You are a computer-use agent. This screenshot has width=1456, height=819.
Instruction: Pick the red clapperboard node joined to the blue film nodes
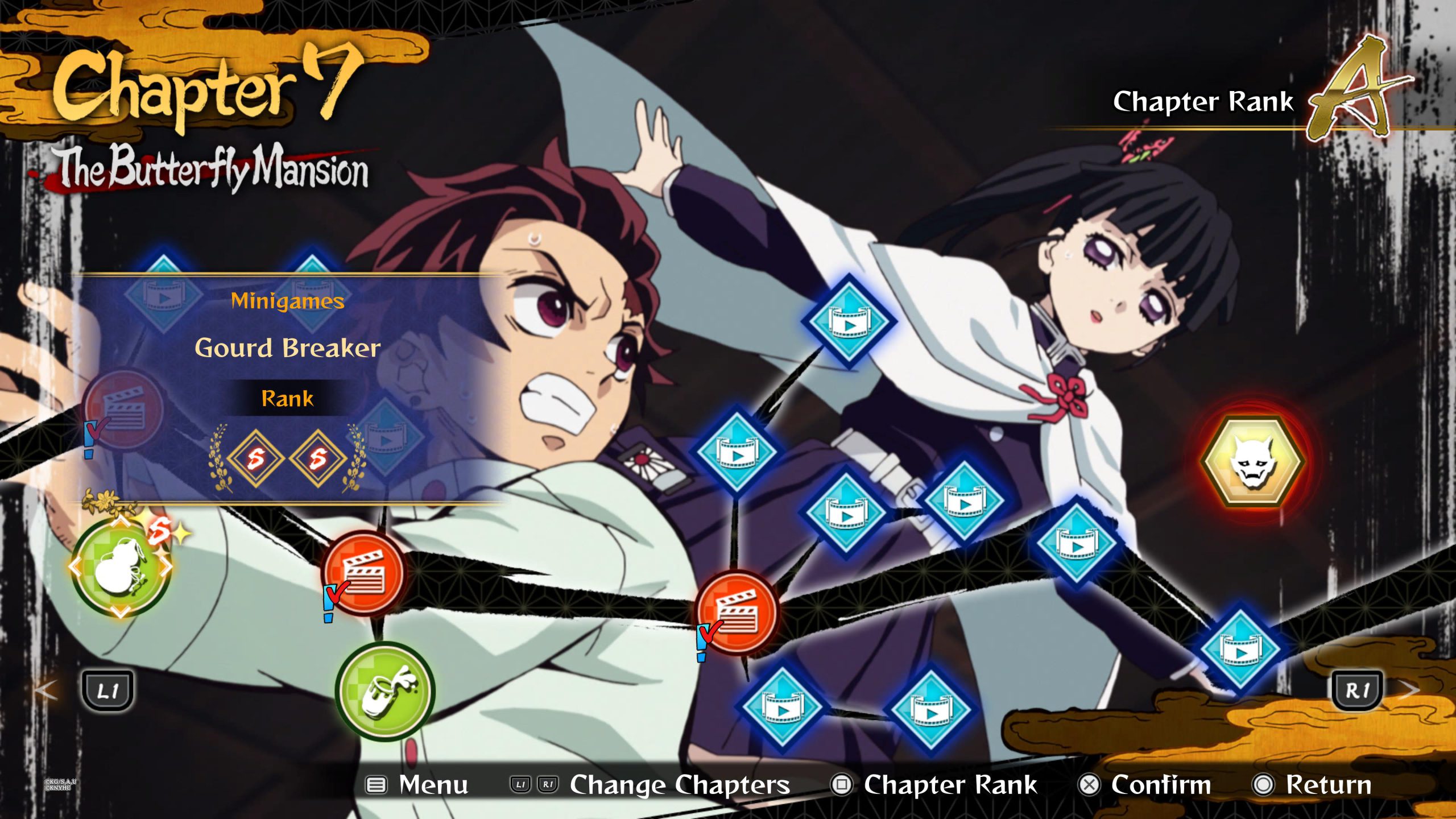pyautogui.click(x=738, y=613)
